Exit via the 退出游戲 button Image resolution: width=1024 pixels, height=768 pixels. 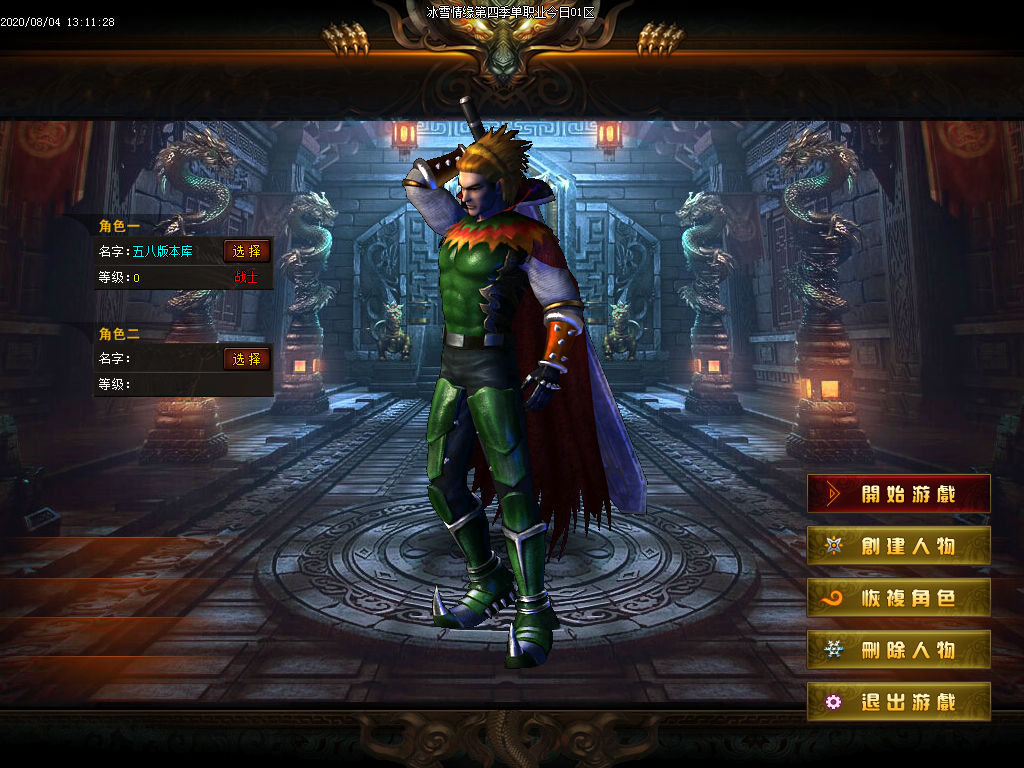click(x=899, y=702)
